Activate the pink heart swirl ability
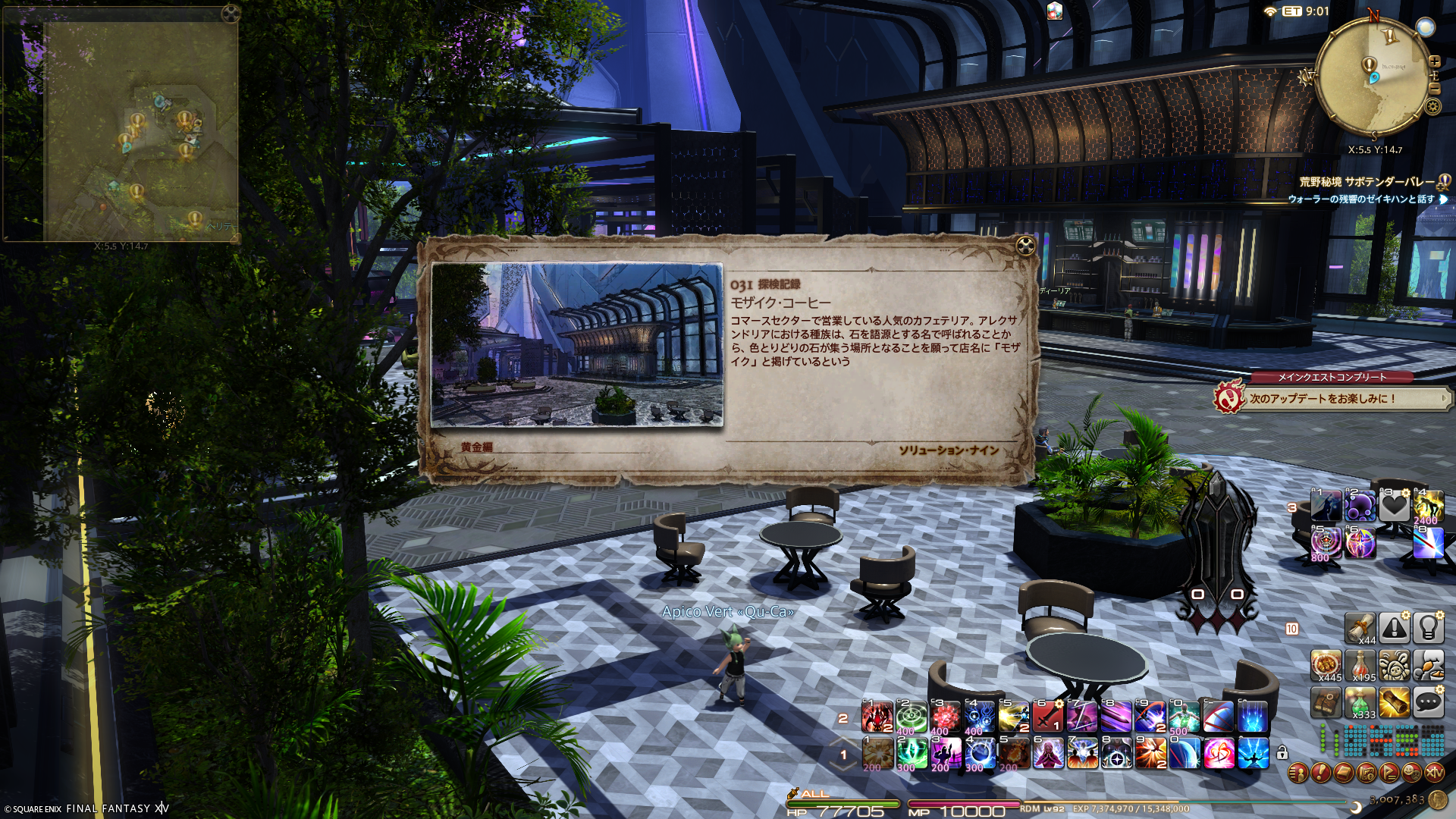This screenshot has width=1456, height=819. 1219,754
